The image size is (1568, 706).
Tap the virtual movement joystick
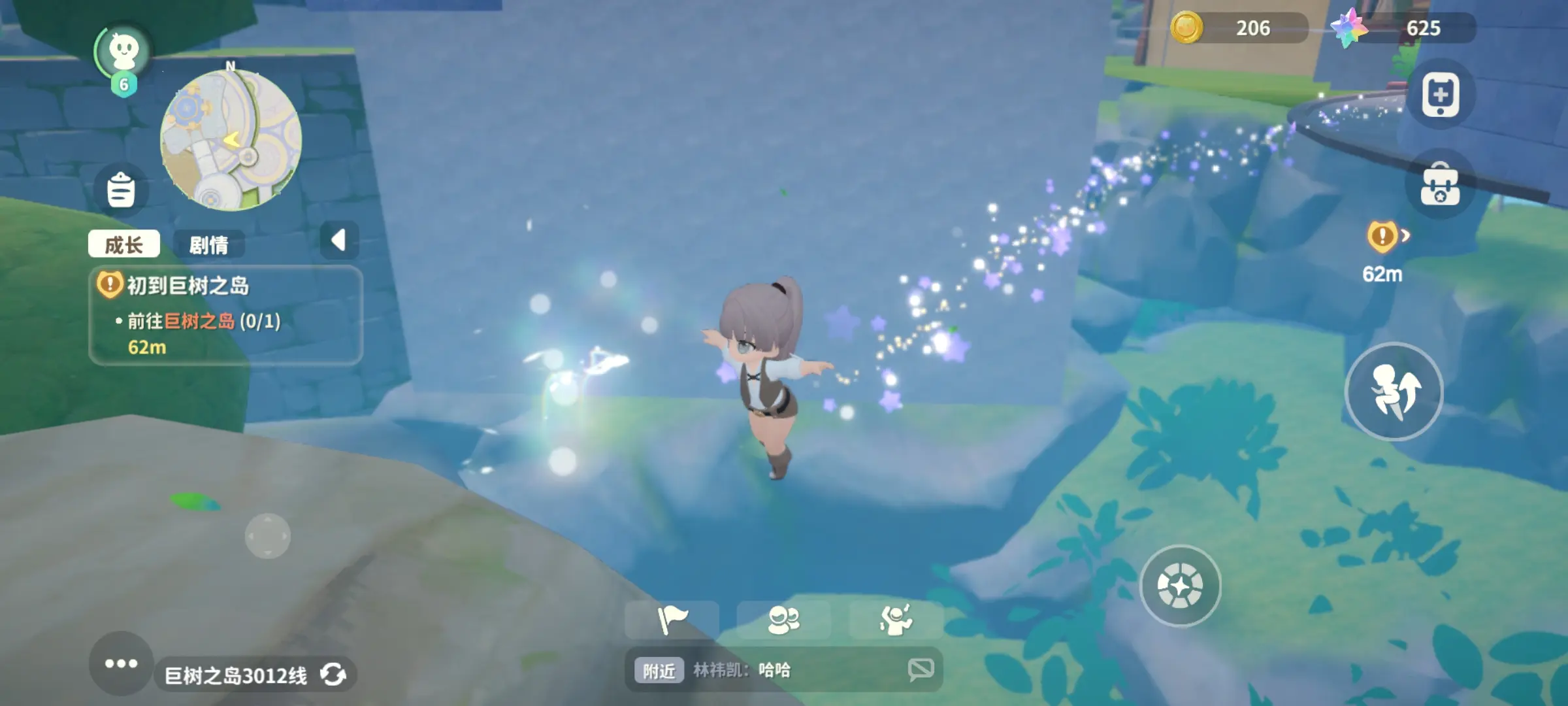(267, 536)
